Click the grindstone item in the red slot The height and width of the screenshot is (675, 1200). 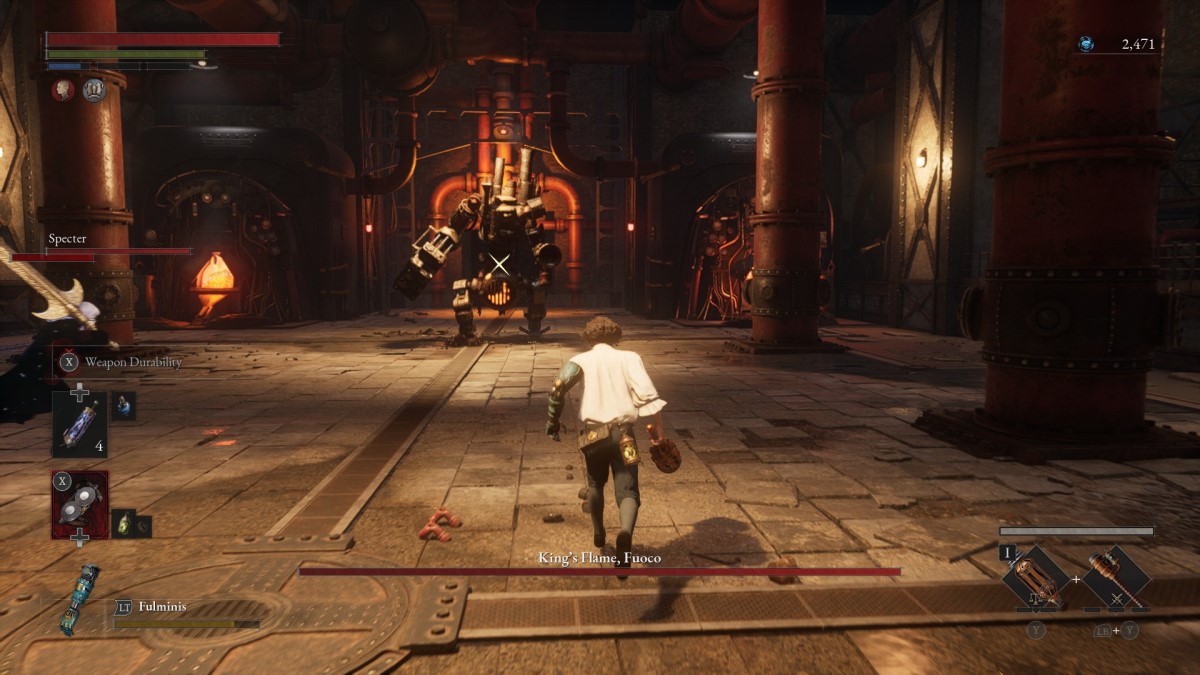(x=80, y=505)
